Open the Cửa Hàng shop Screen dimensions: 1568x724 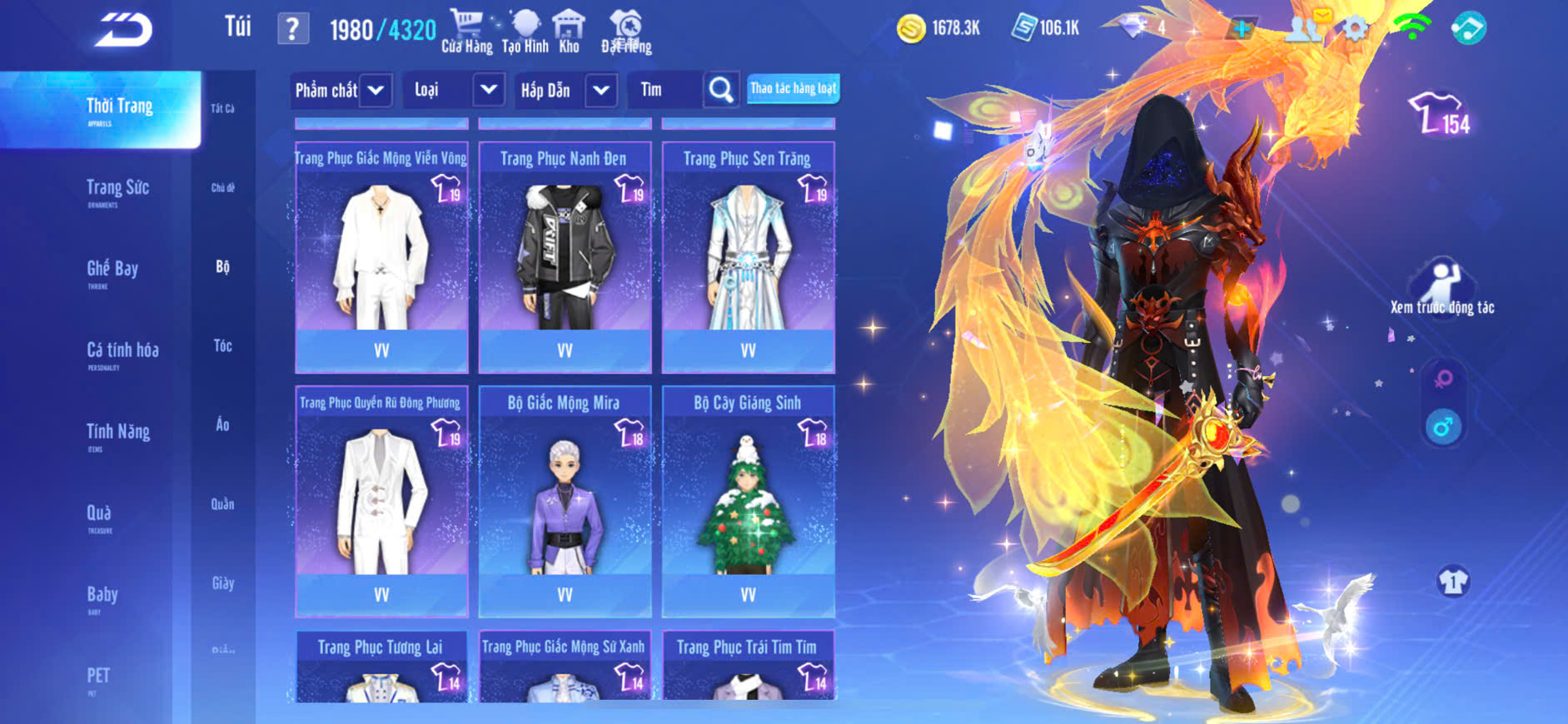point(466,32)
